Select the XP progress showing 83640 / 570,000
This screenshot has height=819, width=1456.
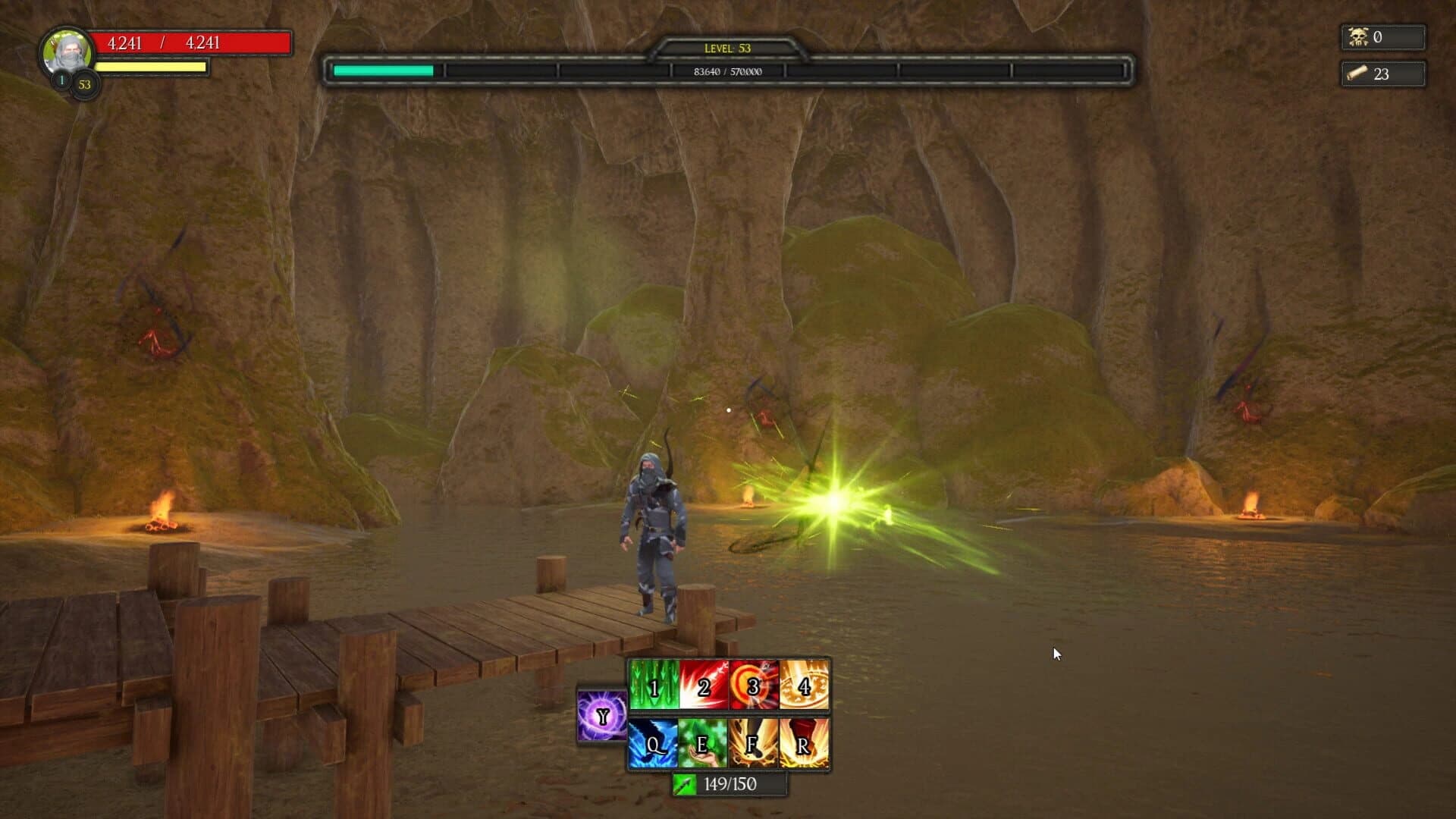pyautogui.click(x=726, y=72)
